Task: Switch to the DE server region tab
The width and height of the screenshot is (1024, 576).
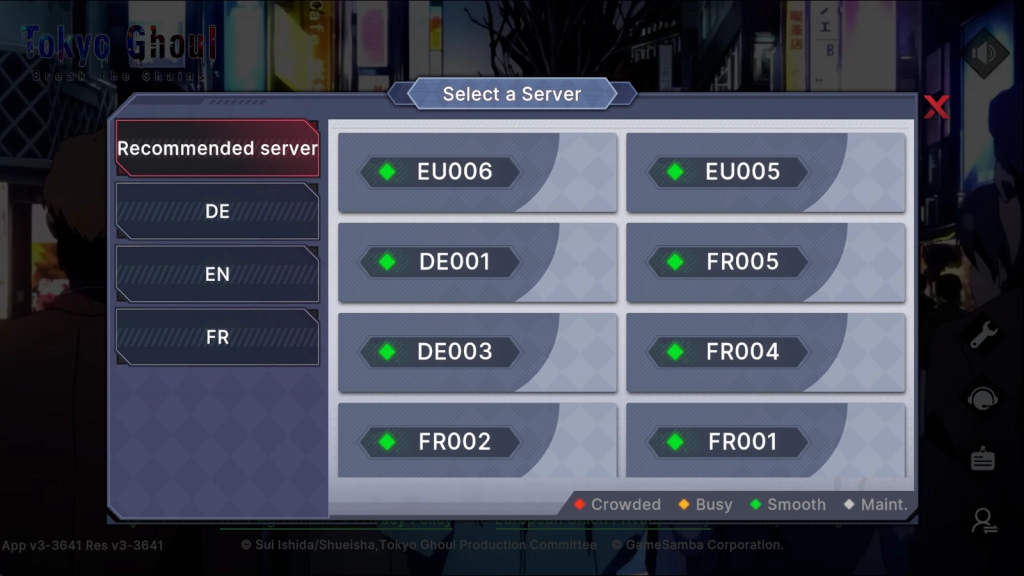Action: [x=217, y=212]
